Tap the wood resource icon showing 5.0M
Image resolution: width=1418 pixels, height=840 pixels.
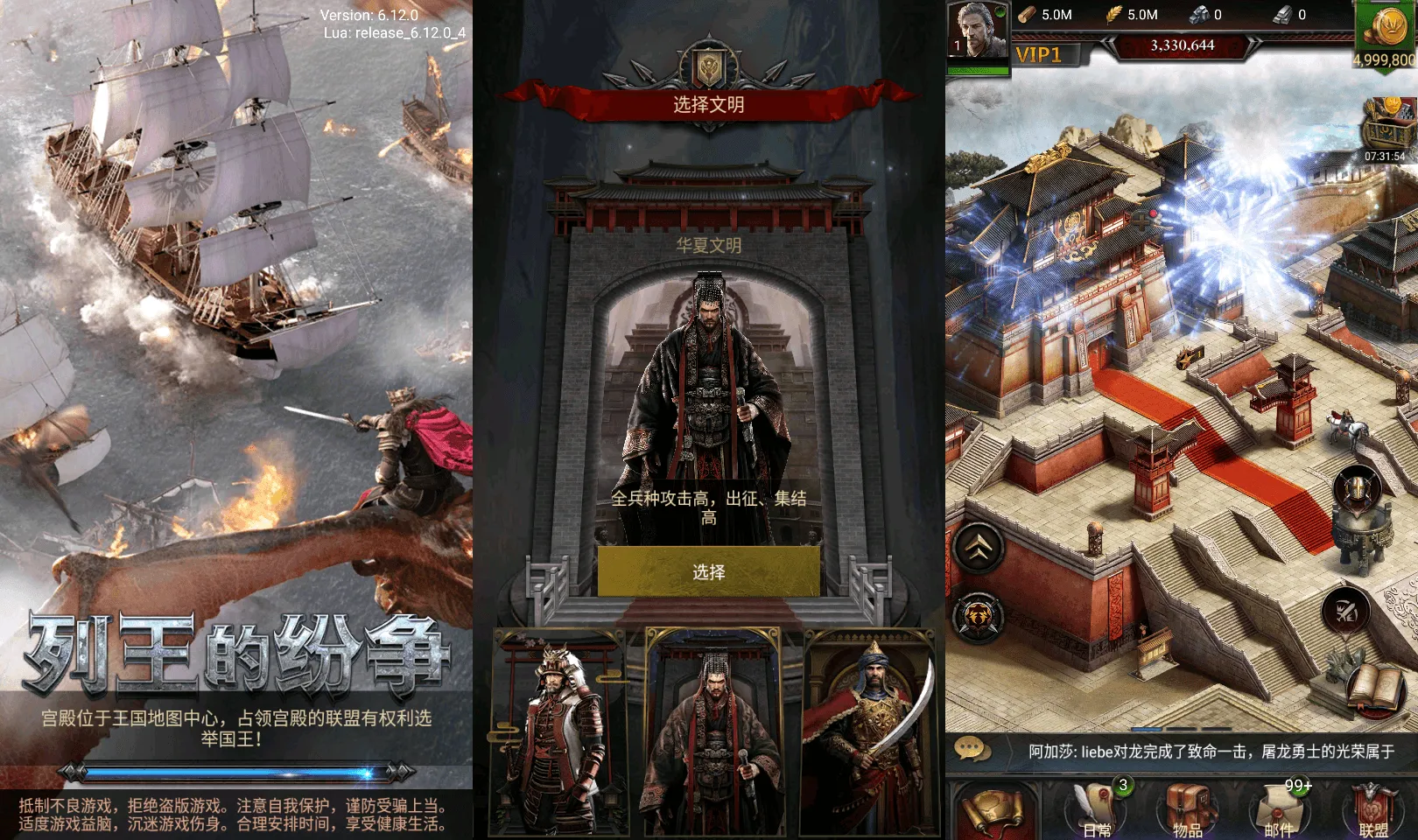pos(1027,16)
